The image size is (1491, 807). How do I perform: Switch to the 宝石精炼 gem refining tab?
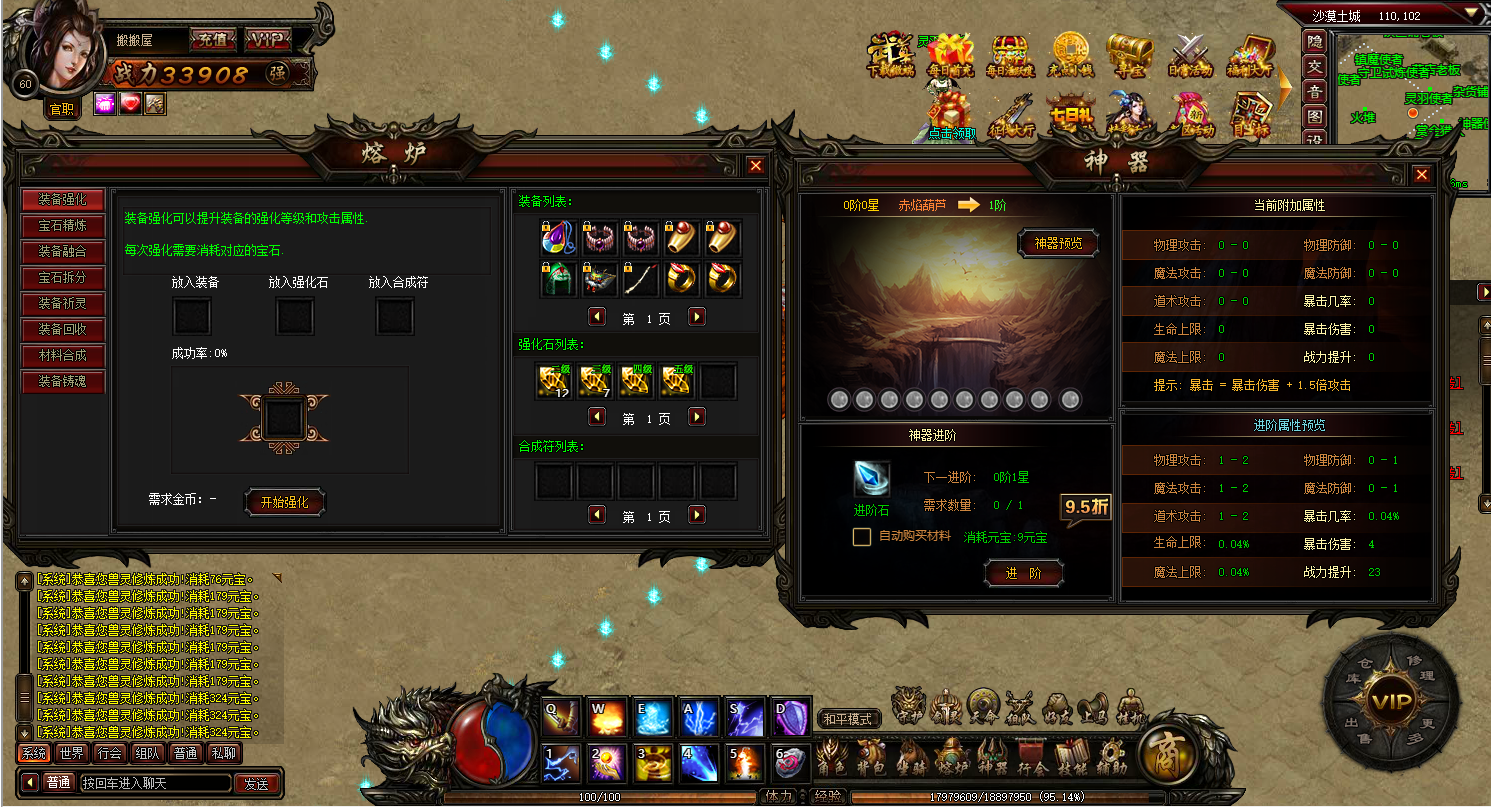point(63,225)
